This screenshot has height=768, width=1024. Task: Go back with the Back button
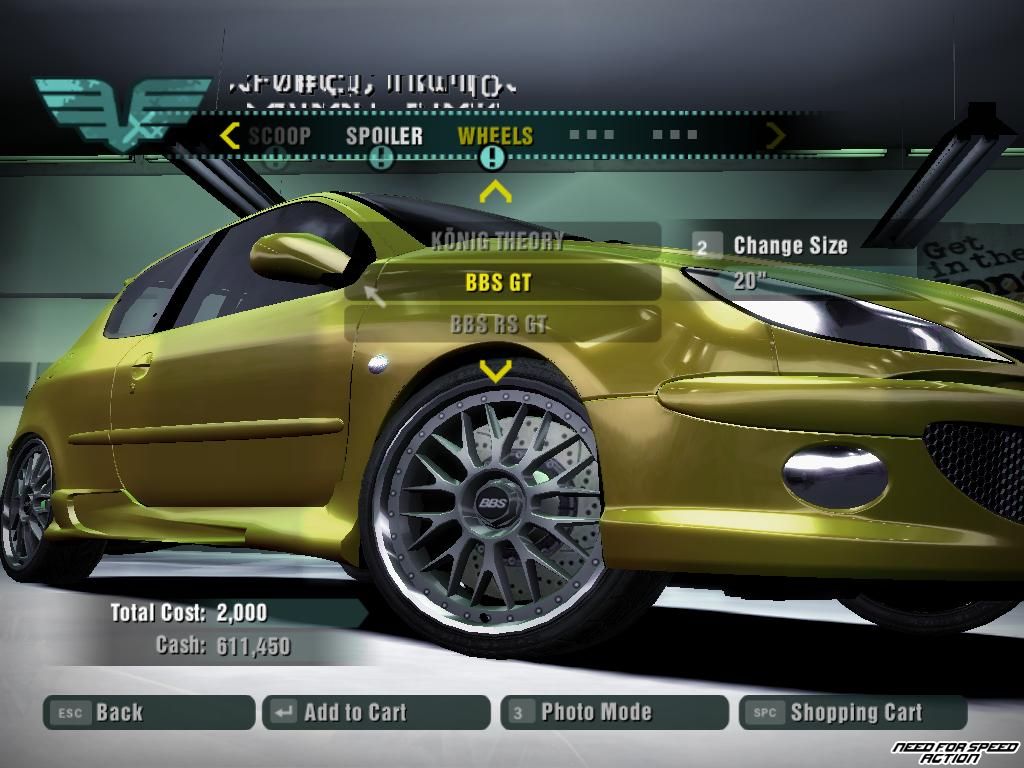click(x=148, y=713)
